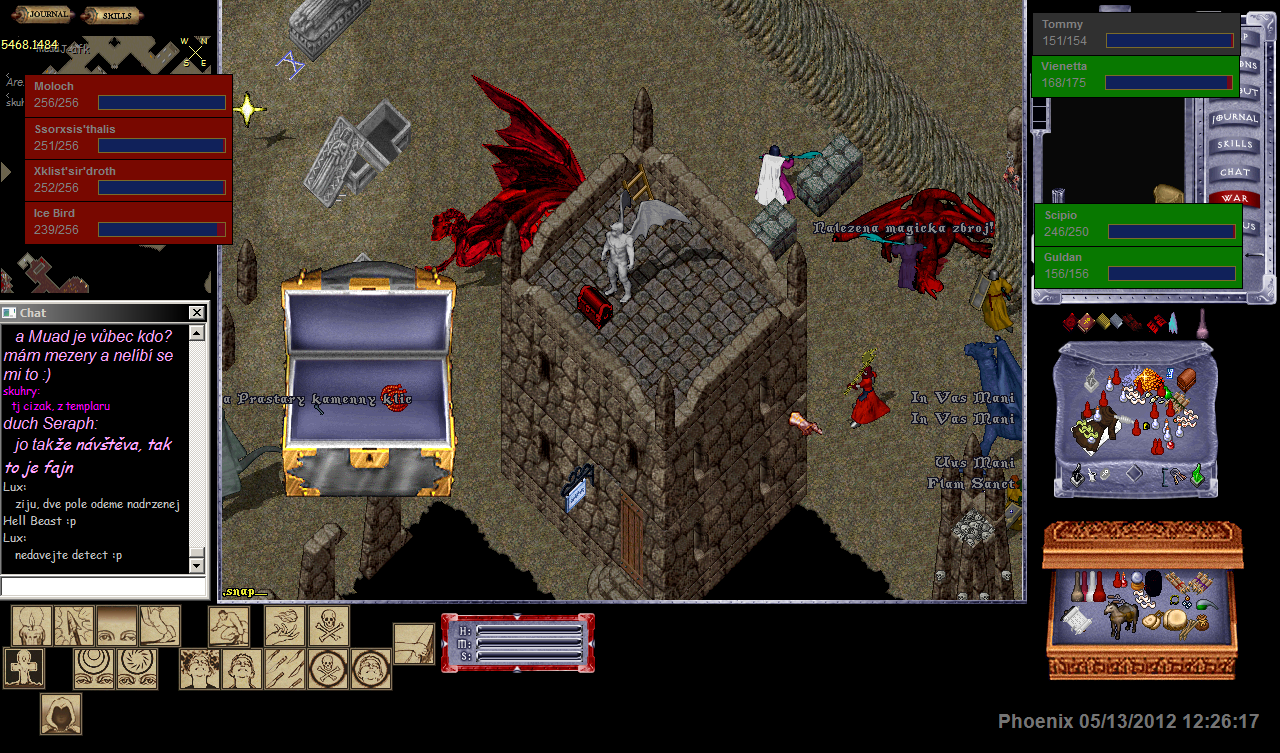Activate the hooded figure ability icon
Screen dimensions: 1280x753
61,714
